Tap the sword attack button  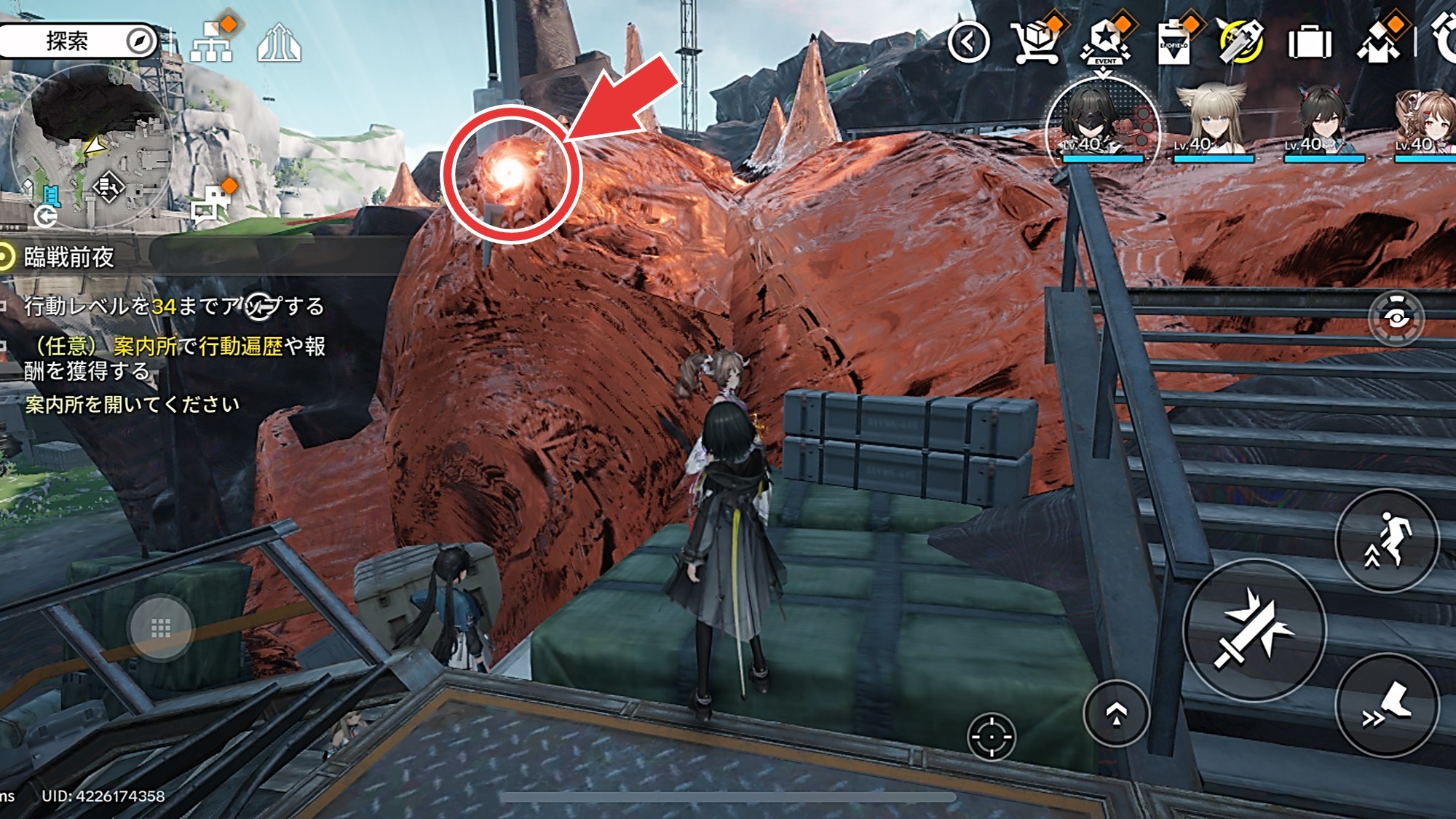1254,630
